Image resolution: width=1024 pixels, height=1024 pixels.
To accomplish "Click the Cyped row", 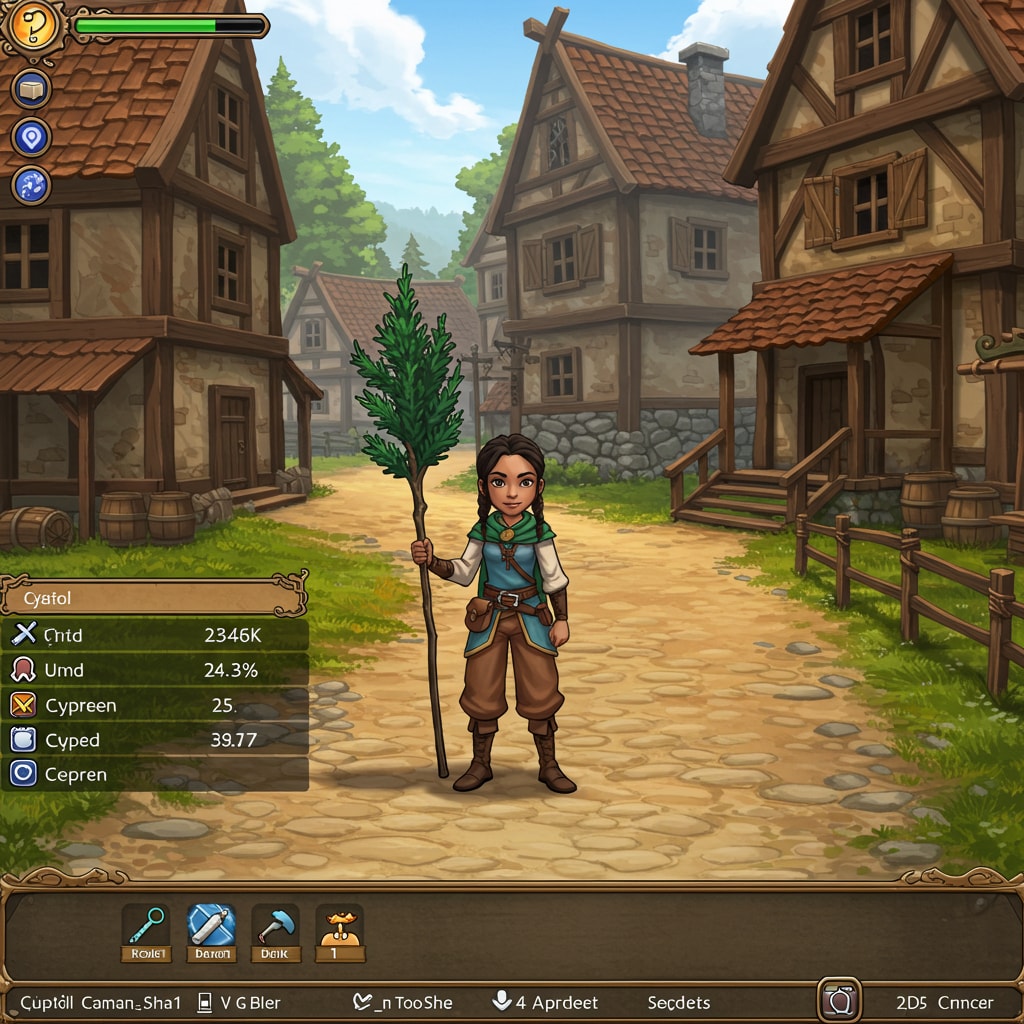I will coord(154,740).
